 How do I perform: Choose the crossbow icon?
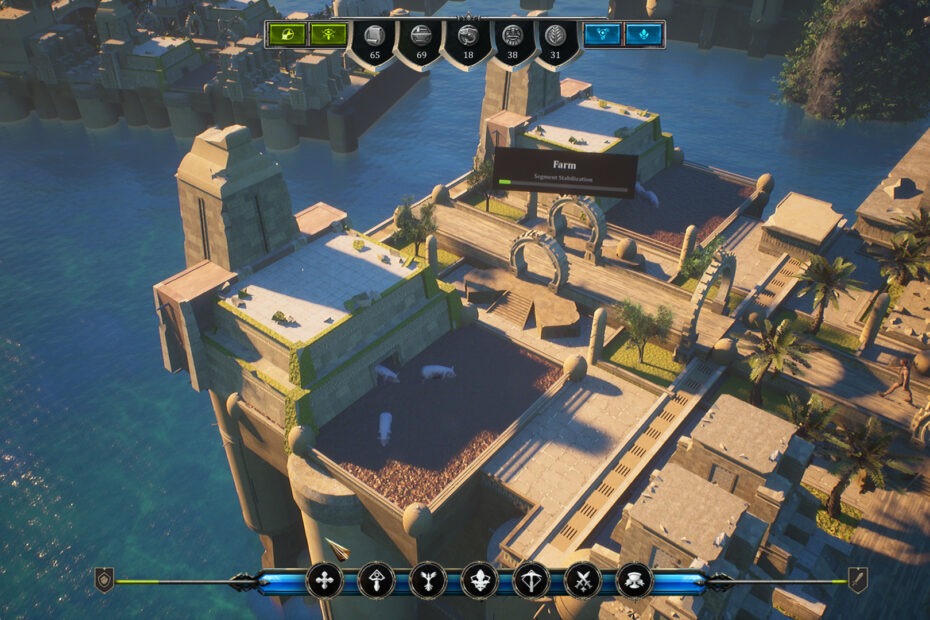[x=531, y=580]
